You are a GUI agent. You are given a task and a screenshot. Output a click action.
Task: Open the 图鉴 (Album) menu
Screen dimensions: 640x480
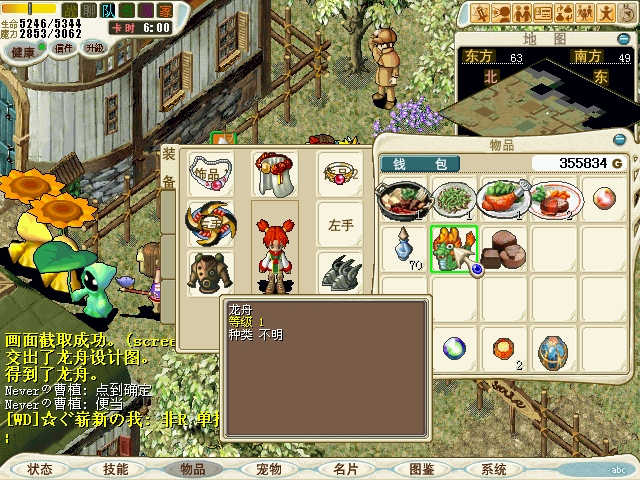tap(421, 468)
